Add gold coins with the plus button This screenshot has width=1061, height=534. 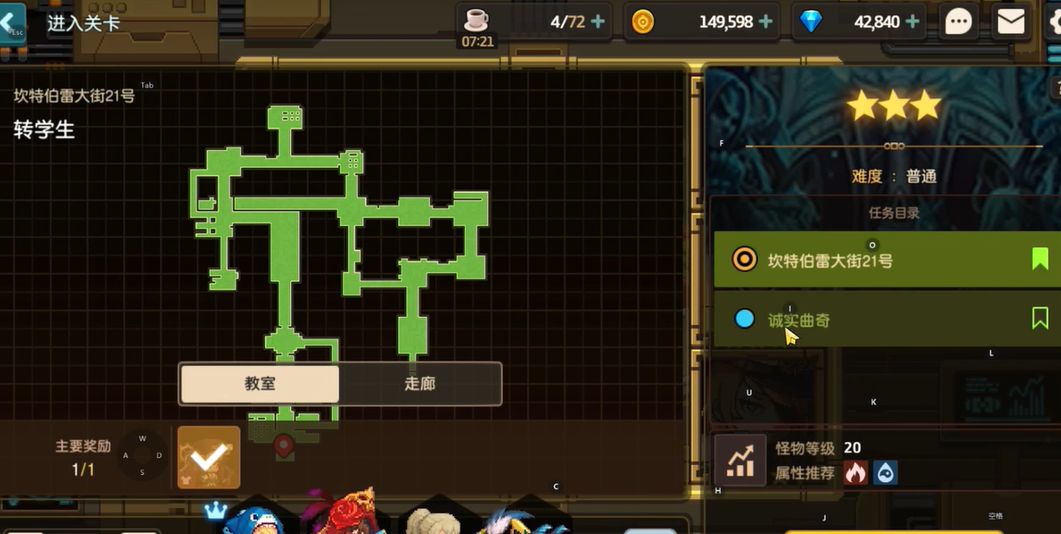coord(766,21)
